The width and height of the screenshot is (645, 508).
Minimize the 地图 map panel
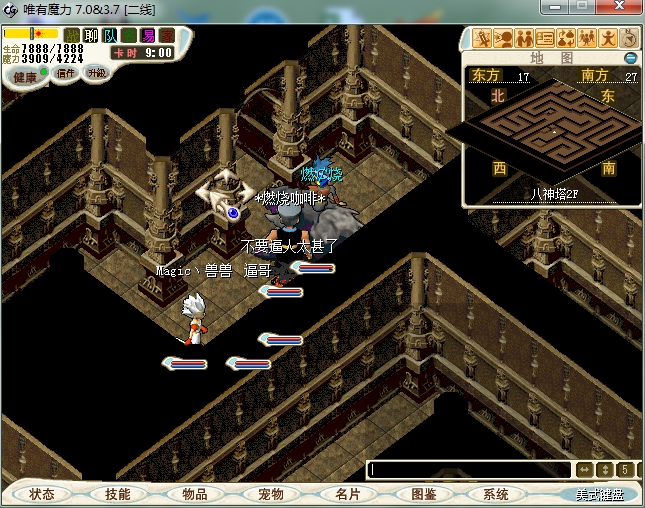[631, 58]
